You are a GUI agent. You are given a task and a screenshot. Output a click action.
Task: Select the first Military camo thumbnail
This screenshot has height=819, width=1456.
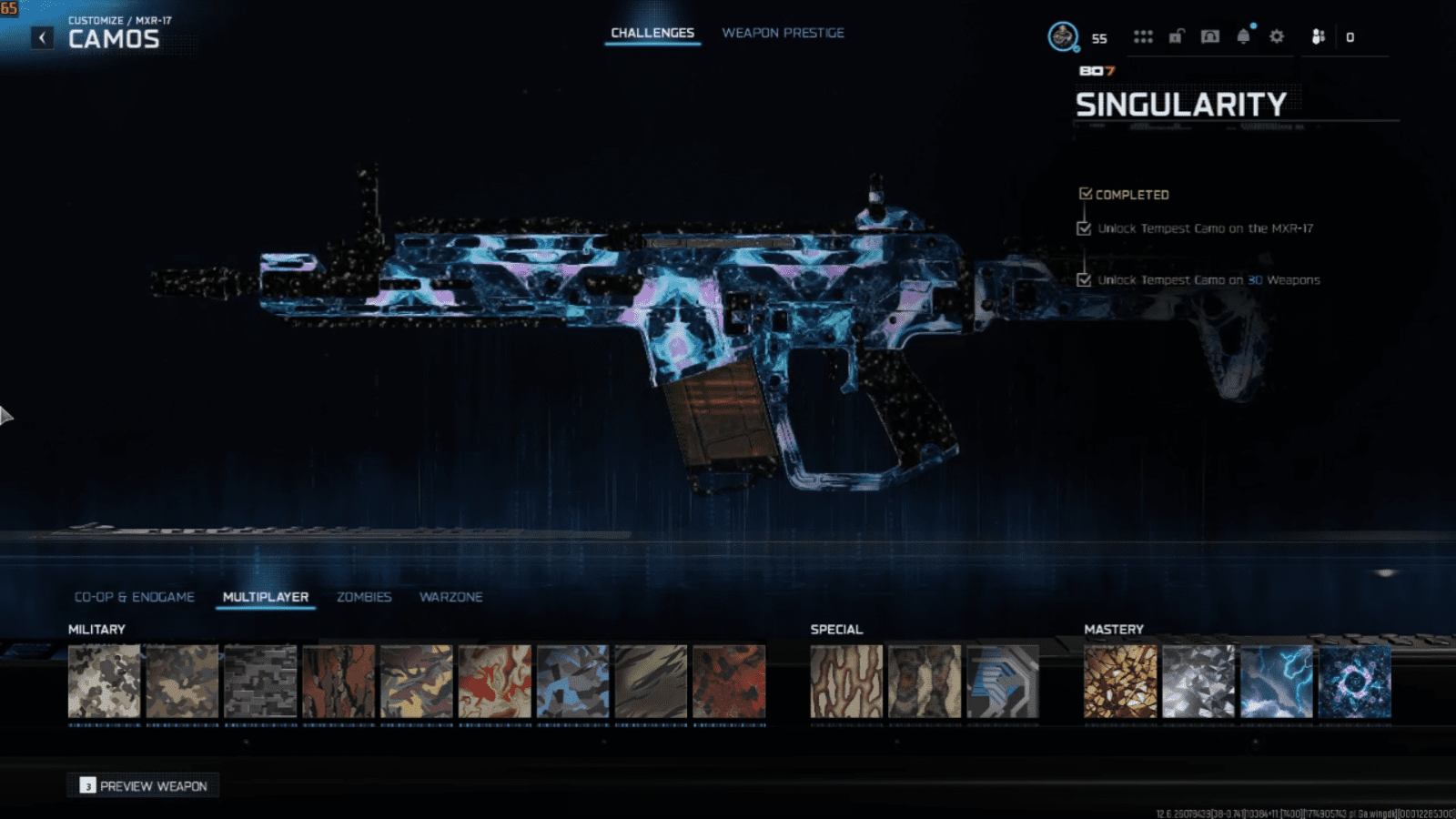coord(104,681)
